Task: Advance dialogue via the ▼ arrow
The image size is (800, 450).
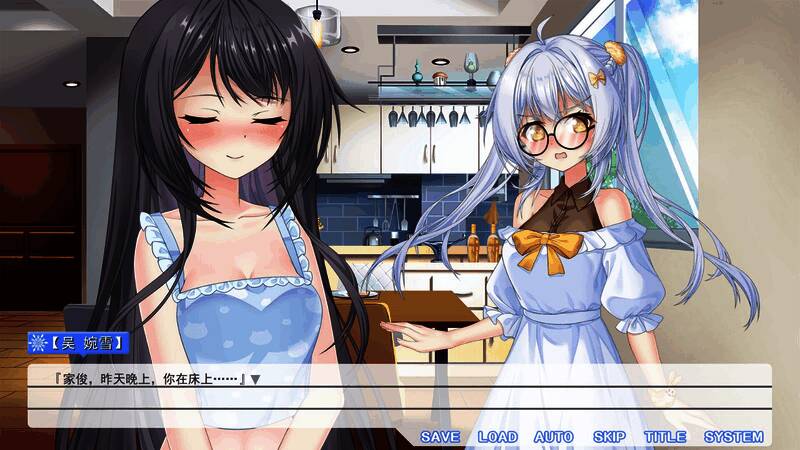Action: click(x=256, y=380)
